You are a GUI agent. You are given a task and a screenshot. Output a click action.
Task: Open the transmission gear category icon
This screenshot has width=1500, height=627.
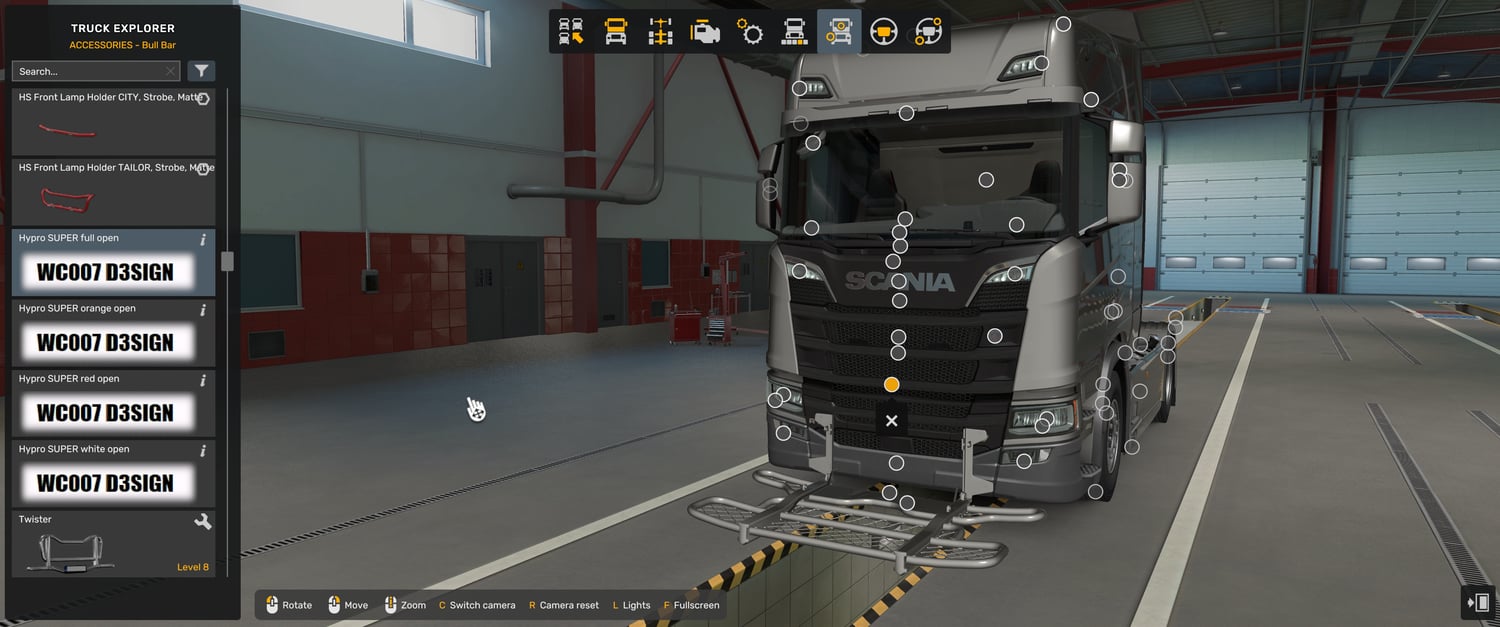tap(750, 32)
